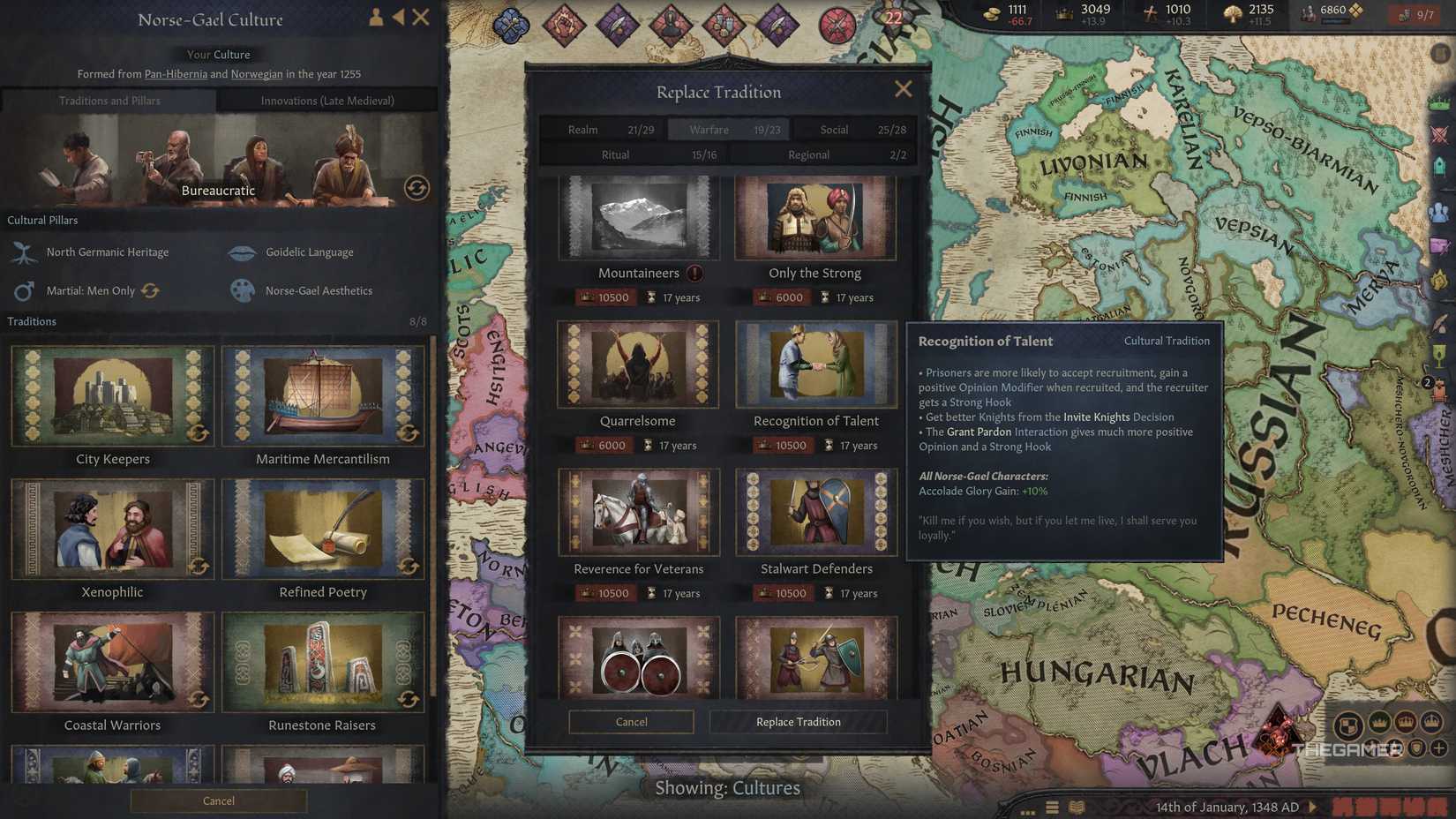The width and height of the screenshot is (1456, 819).
Task: Open the realms map lens crown icon
Action: tap(1440, 103)
